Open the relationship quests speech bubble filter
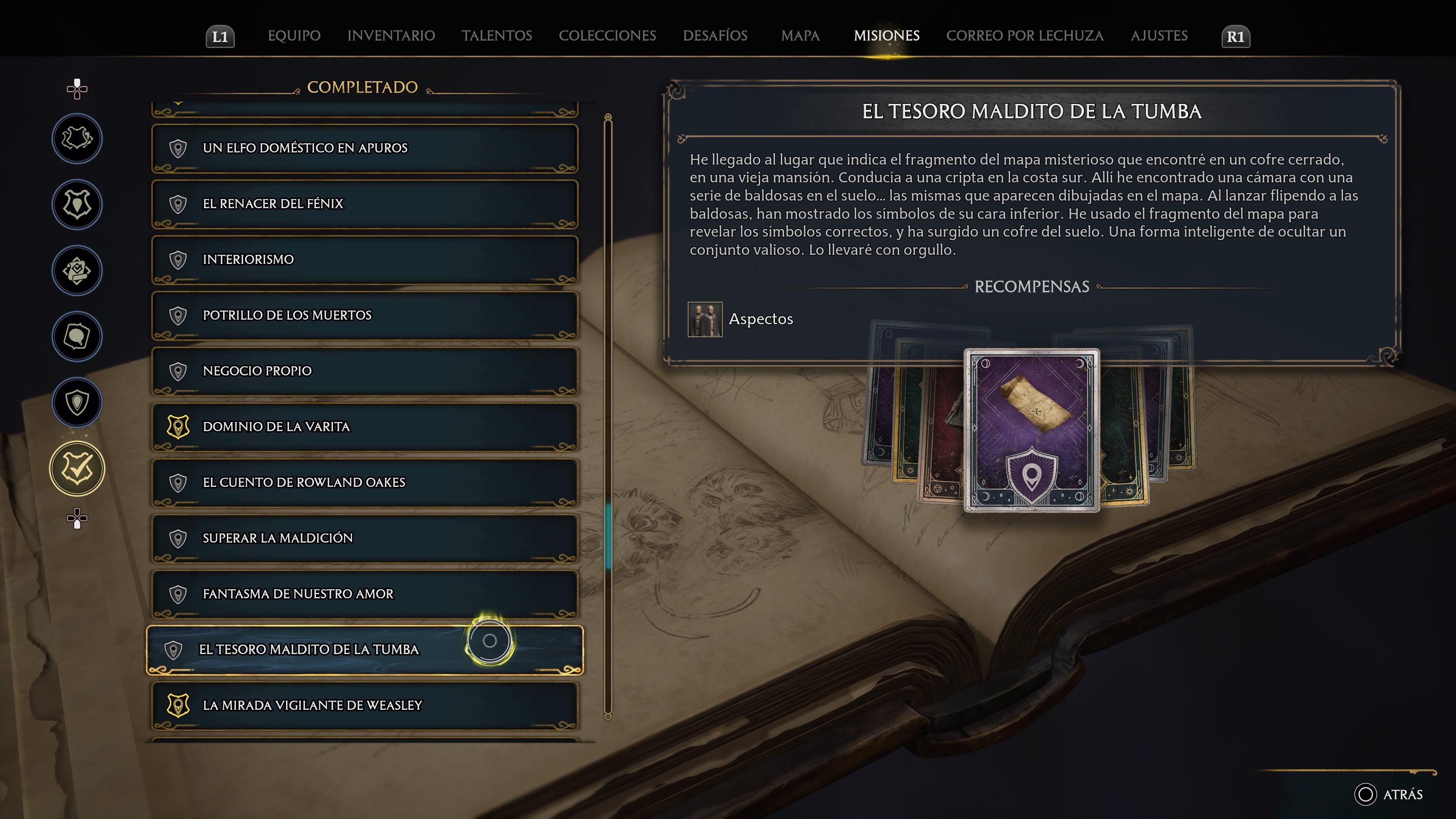The height and width of the screenshot is (819, 1456). coord(77,336)
